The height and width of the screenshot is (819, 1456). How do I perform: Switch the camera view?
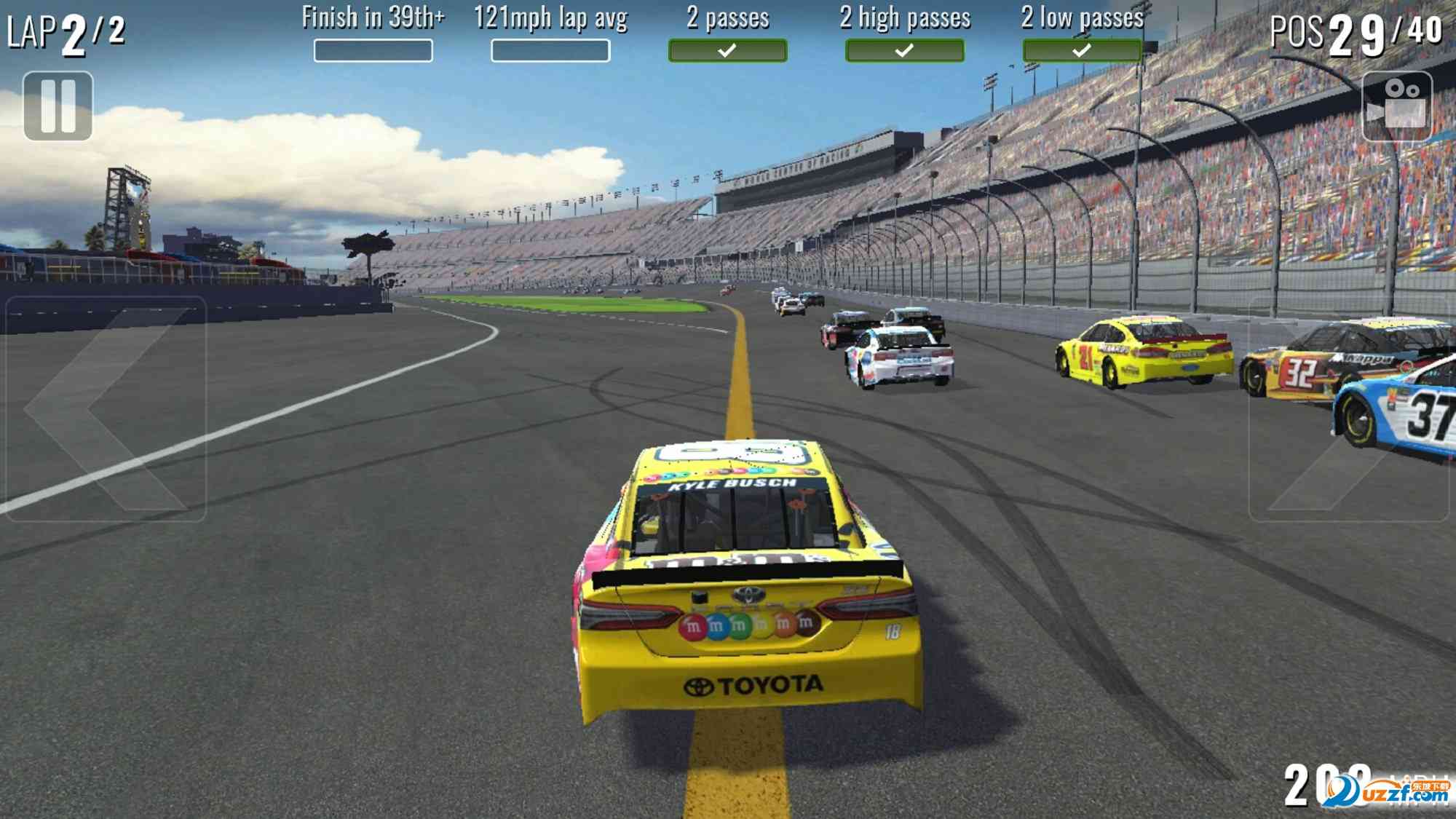(x=1396, y=106)
